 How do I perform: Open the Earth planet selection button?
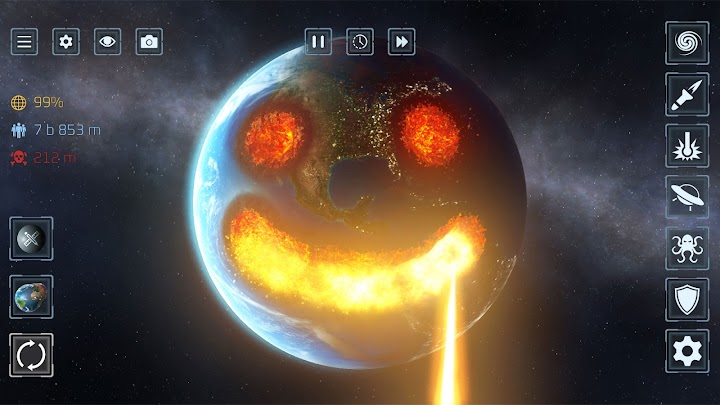click(x=31, y=297)
